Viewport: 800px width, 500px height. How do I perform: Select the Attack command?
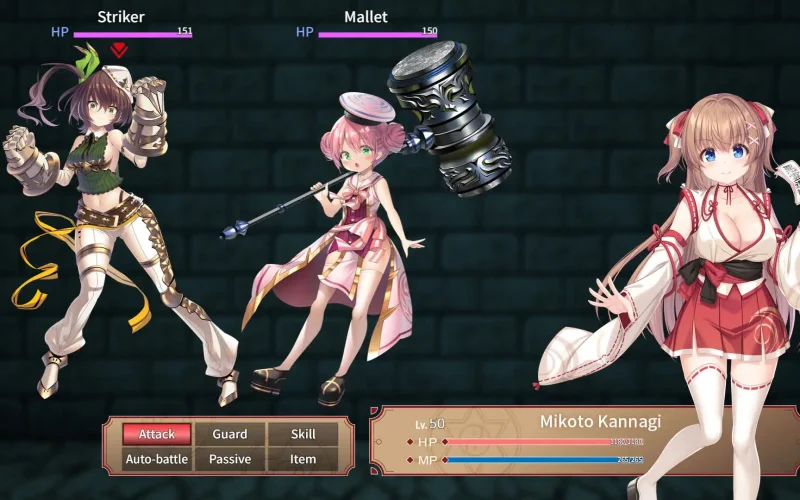(x=157, y=434)
